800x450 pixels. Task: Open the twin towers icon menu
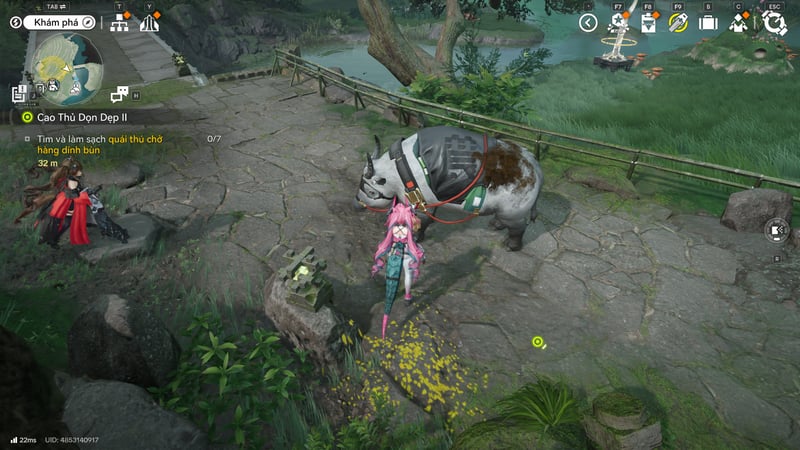click(149, 23)
